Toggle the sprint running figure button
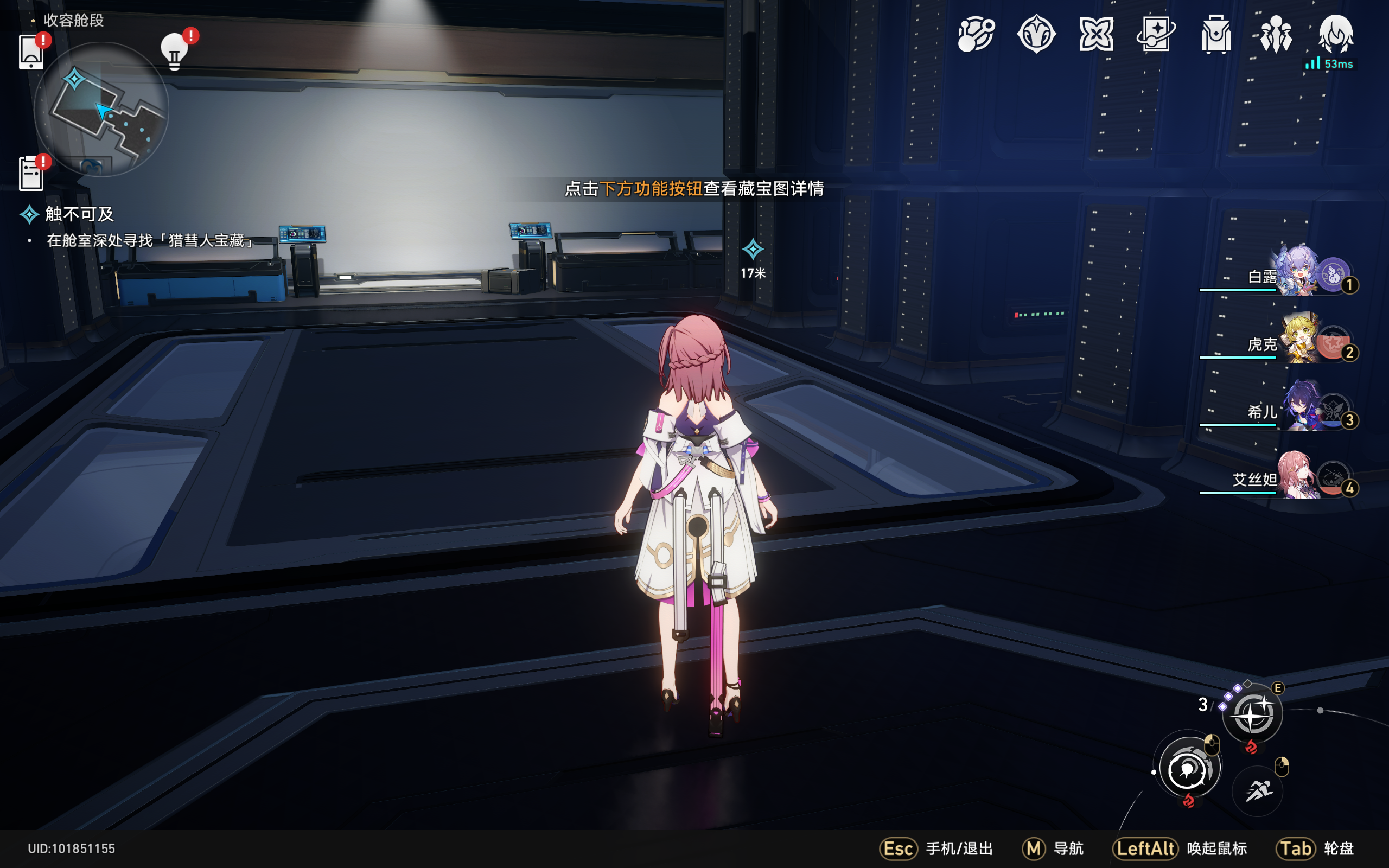1389x868 pixels. tap(1257, 791)
